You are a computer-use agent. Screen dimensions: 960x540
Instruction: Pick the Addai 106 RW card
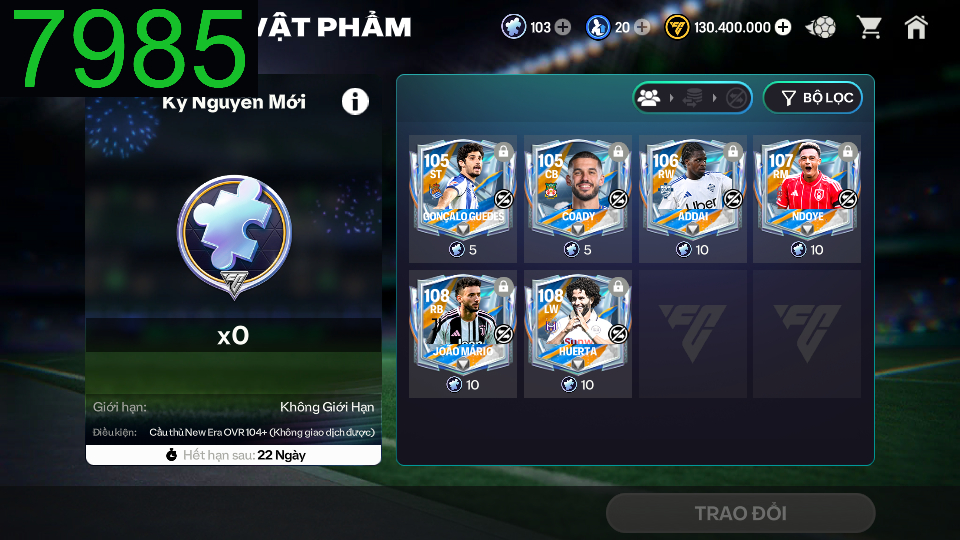pyautogui.click(x=693, y=188)
